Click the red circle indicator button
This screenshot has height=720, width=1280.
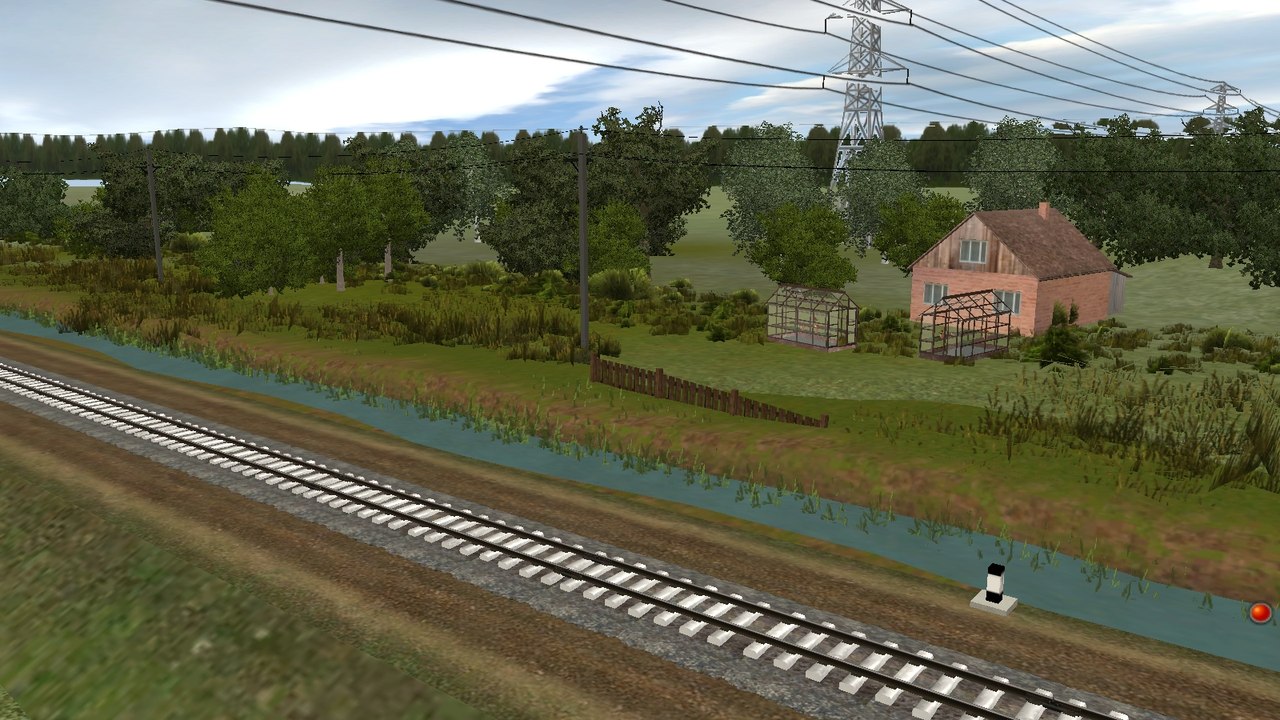click(1260, 612)
